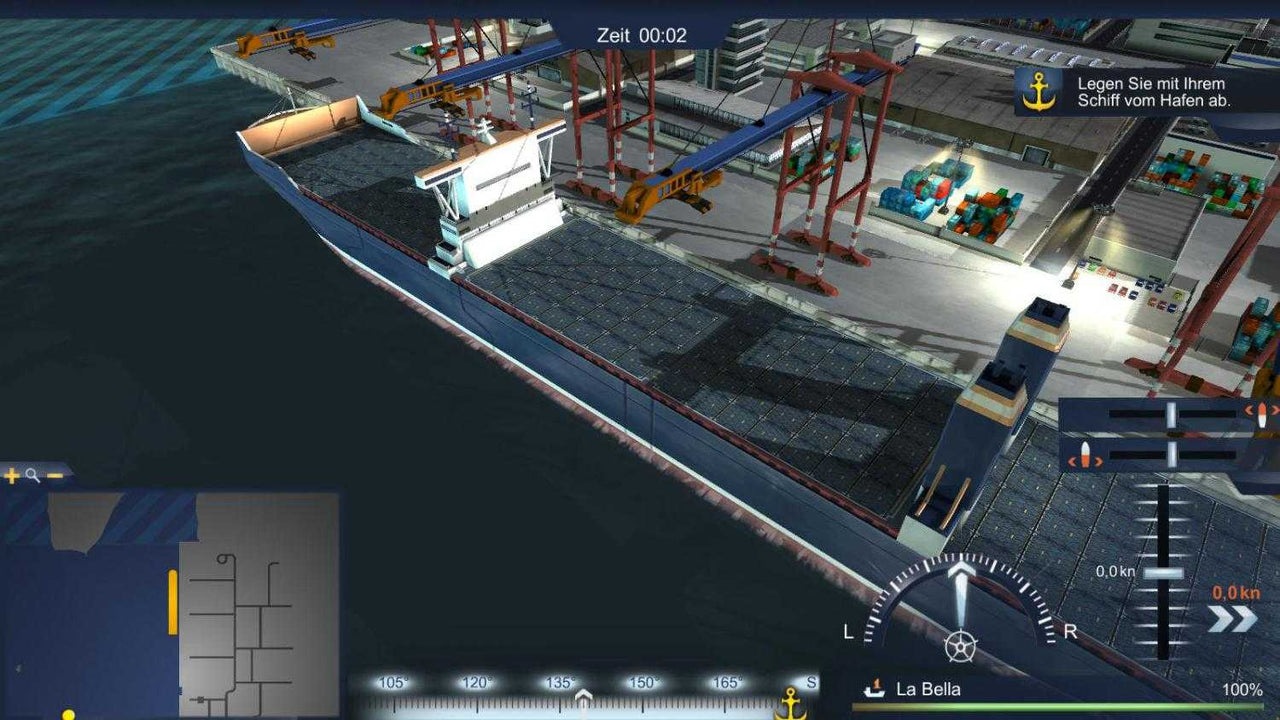Select the bow thruster ship icon
This screenshot has height=720, width=1280.
click(1262, 415)
